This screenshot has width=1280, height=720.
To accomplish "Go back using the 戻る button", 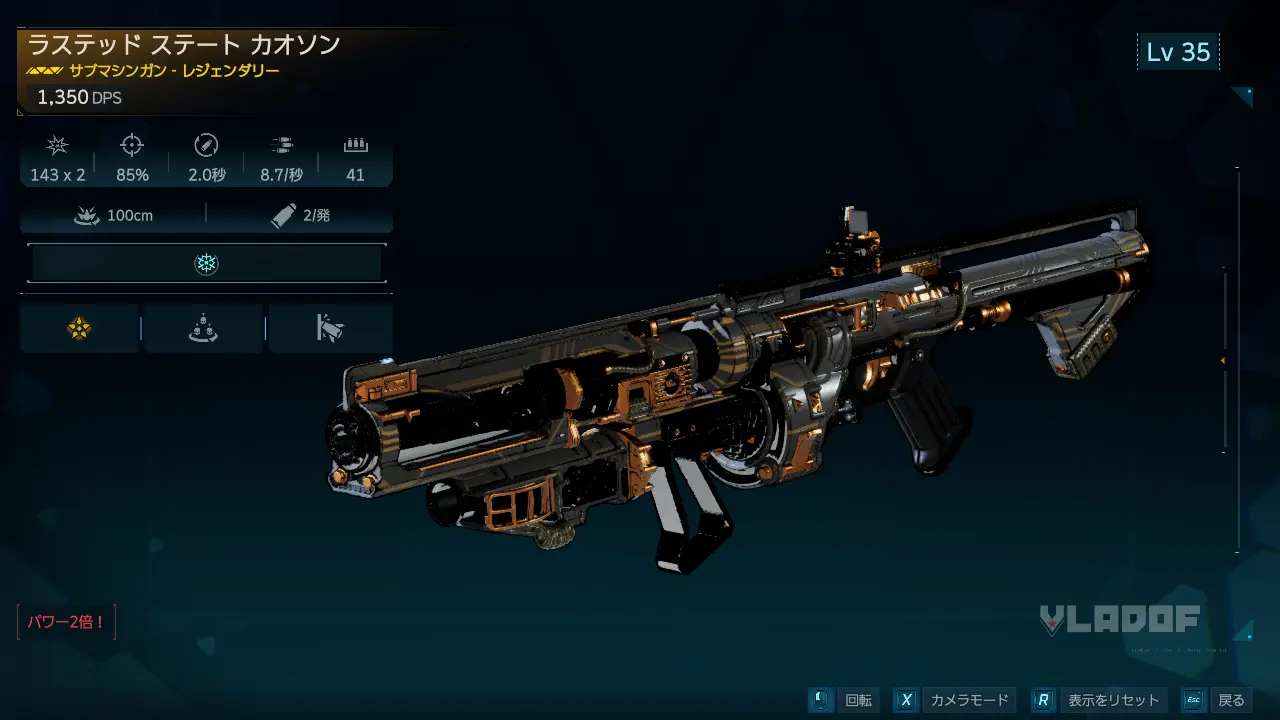I will 1217,700.
